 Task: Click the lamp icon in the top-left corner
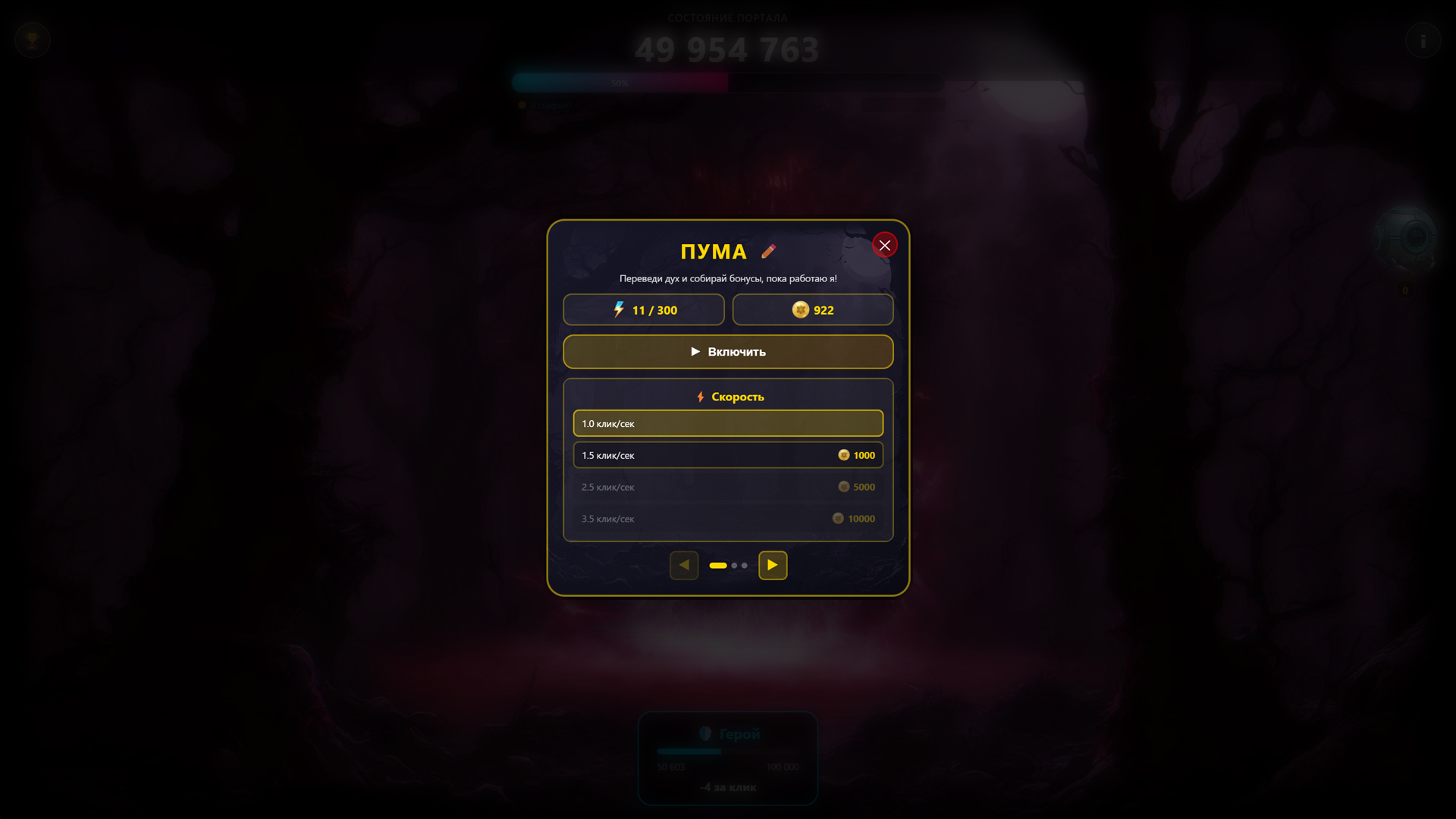31,40
